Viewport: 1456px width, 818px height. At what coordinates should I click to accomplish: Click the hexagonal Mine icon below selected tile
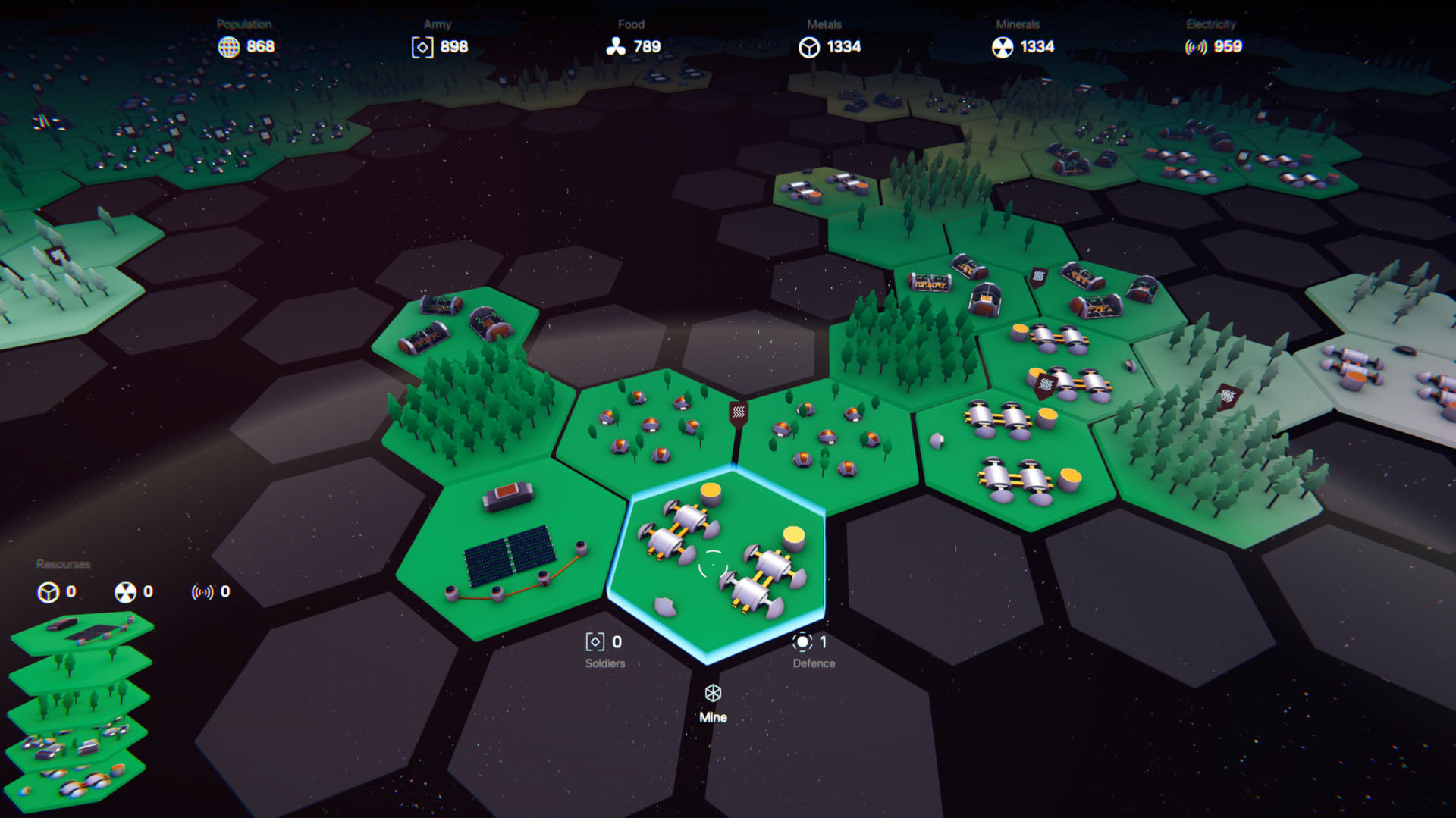pos(712,694)
